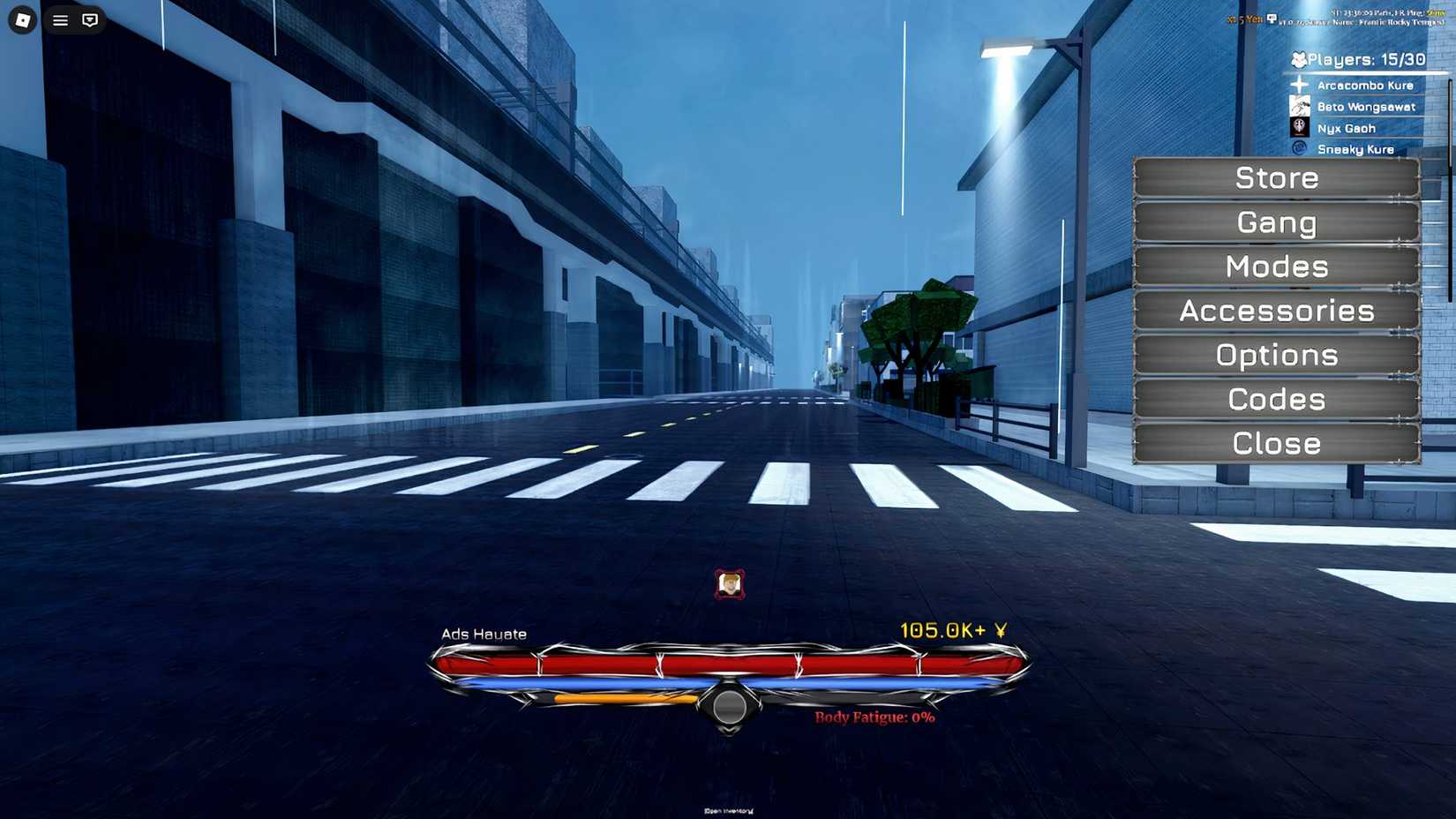Select Modes from the side menu
1456x819 pixels.
[1274, 267]
